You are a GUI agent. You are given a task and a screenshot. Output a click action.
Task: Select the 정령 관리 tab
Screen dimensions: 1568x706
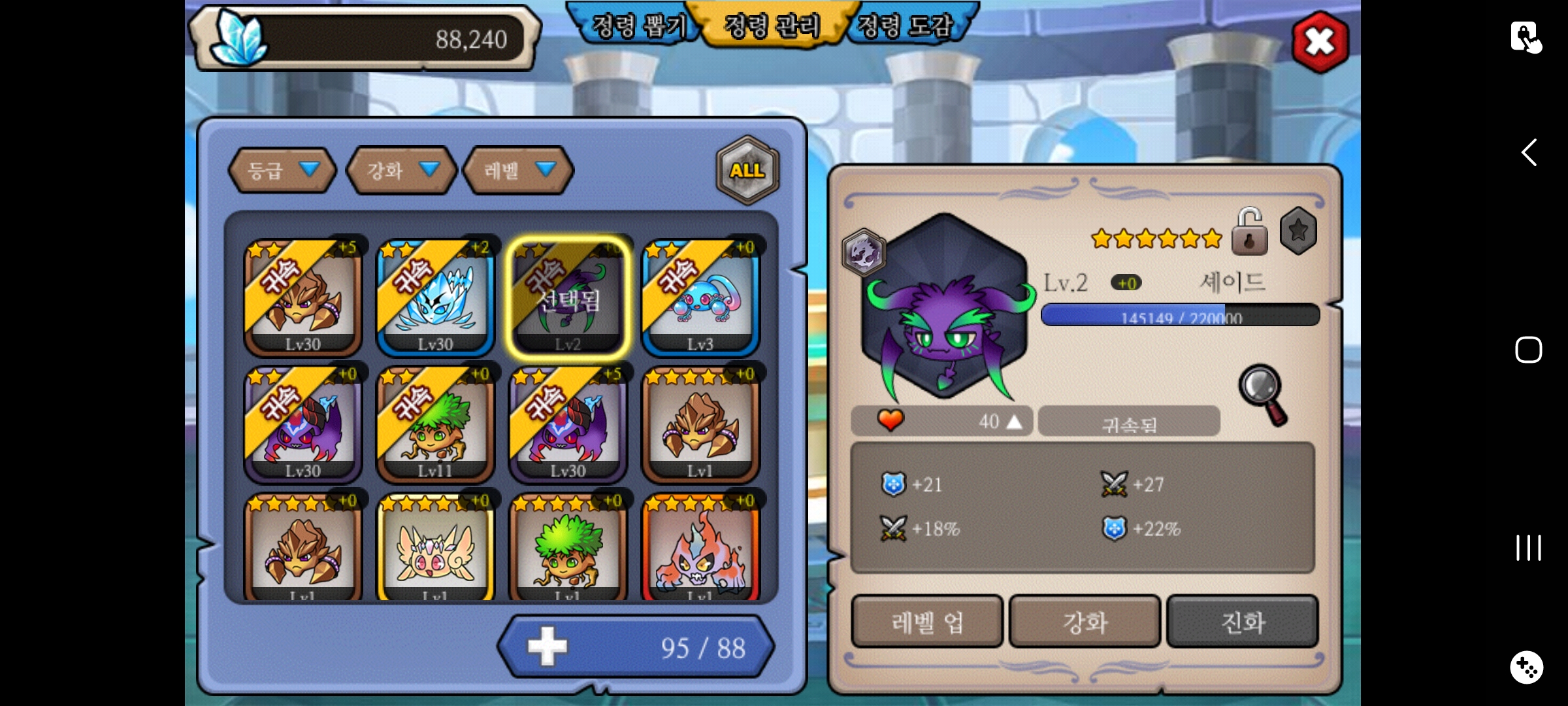coord(772,26)
